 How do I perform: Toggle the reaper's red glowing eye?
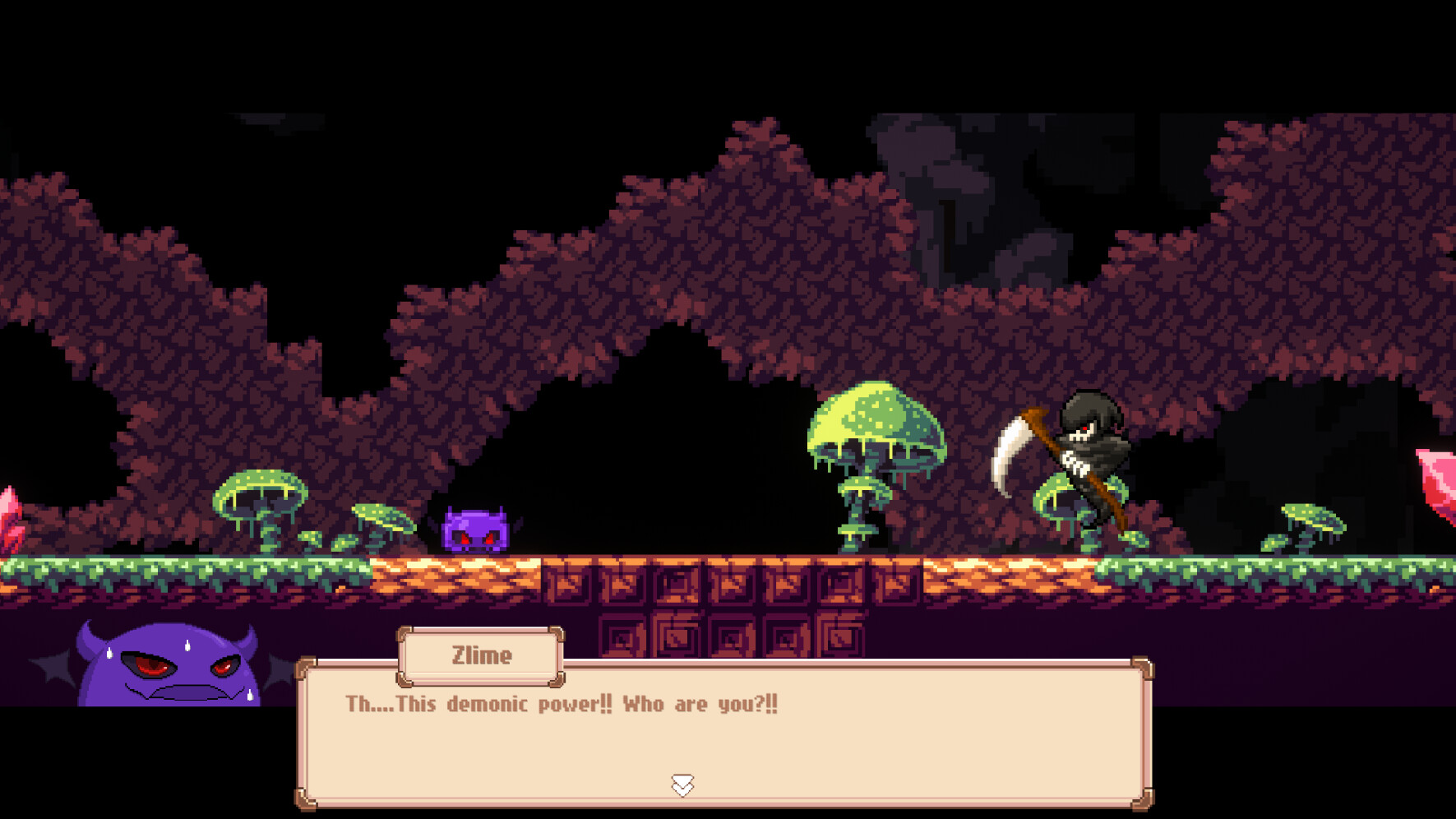(x=1085, y=428)
